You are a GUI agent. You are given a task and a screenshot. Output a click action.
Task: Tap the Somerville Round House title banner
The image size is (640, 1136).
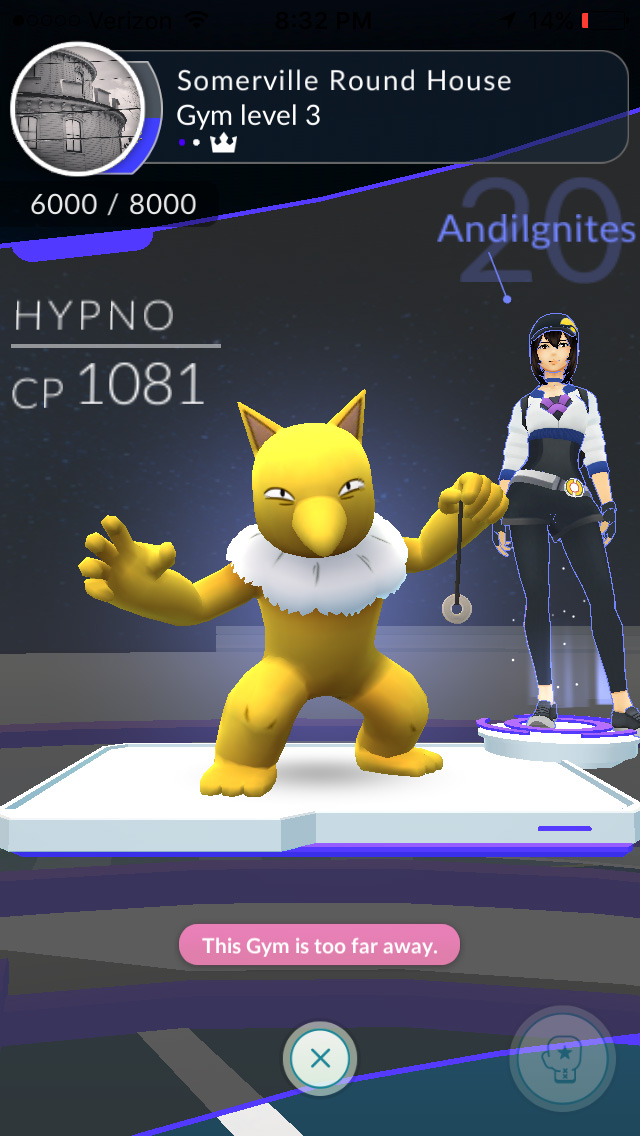click(x=344, y=81)
